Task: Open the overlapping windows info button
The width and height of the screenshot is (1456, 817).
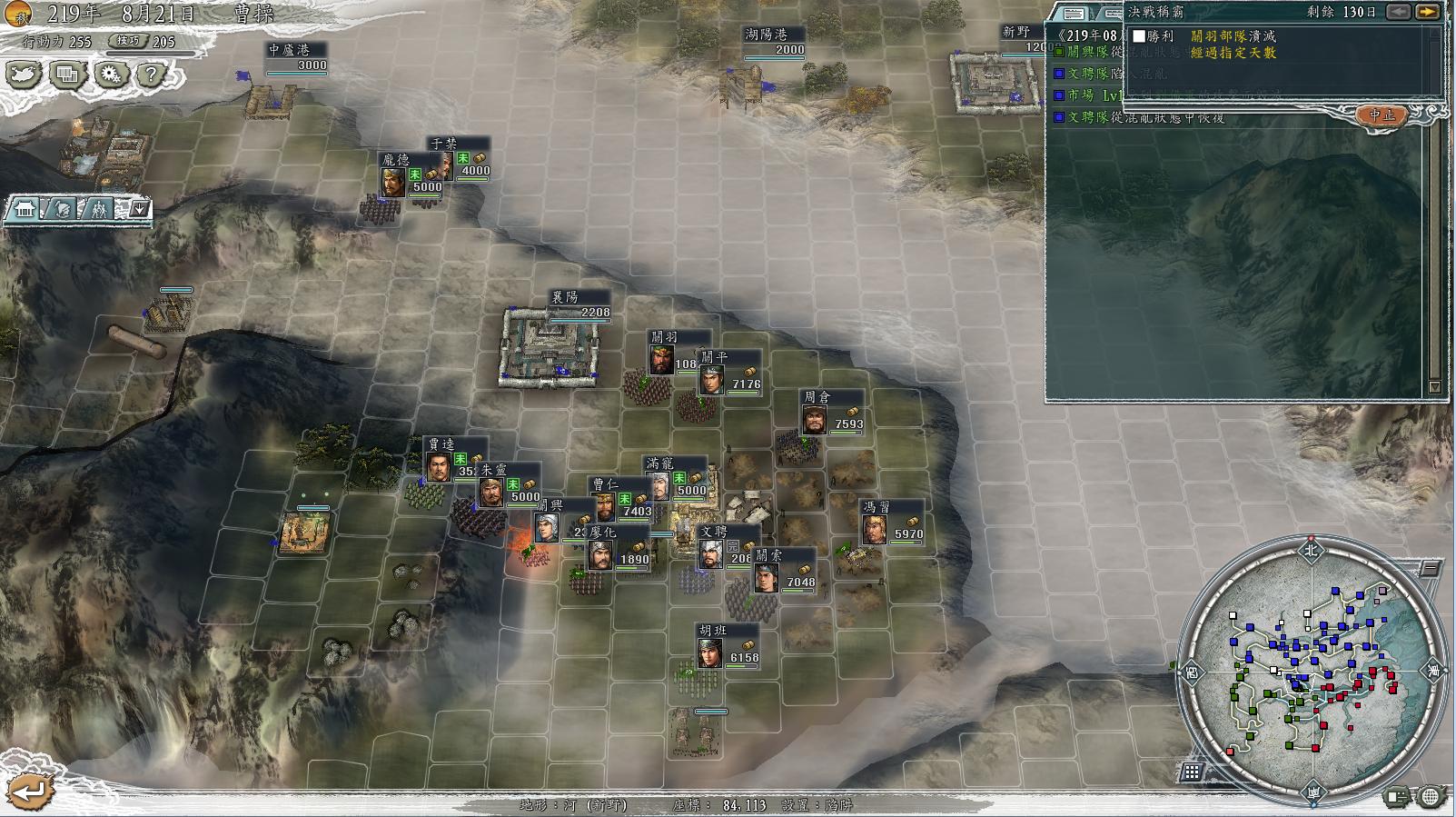Action: click(x=66, y=75)
